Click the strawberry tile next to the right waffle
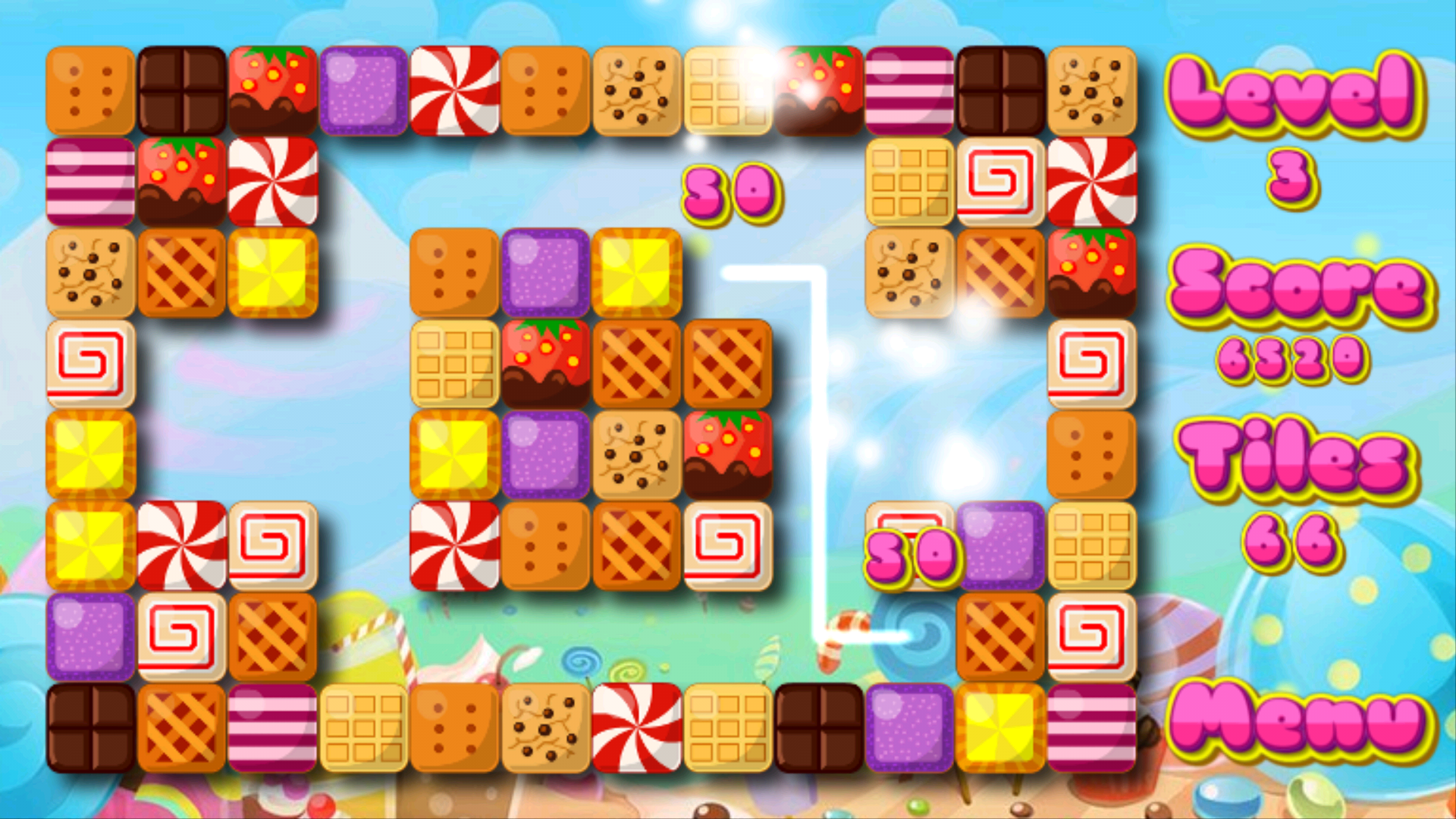The height and width of the screenshot is (819, 1456). pyautogui.click(x=1092, y=273)
